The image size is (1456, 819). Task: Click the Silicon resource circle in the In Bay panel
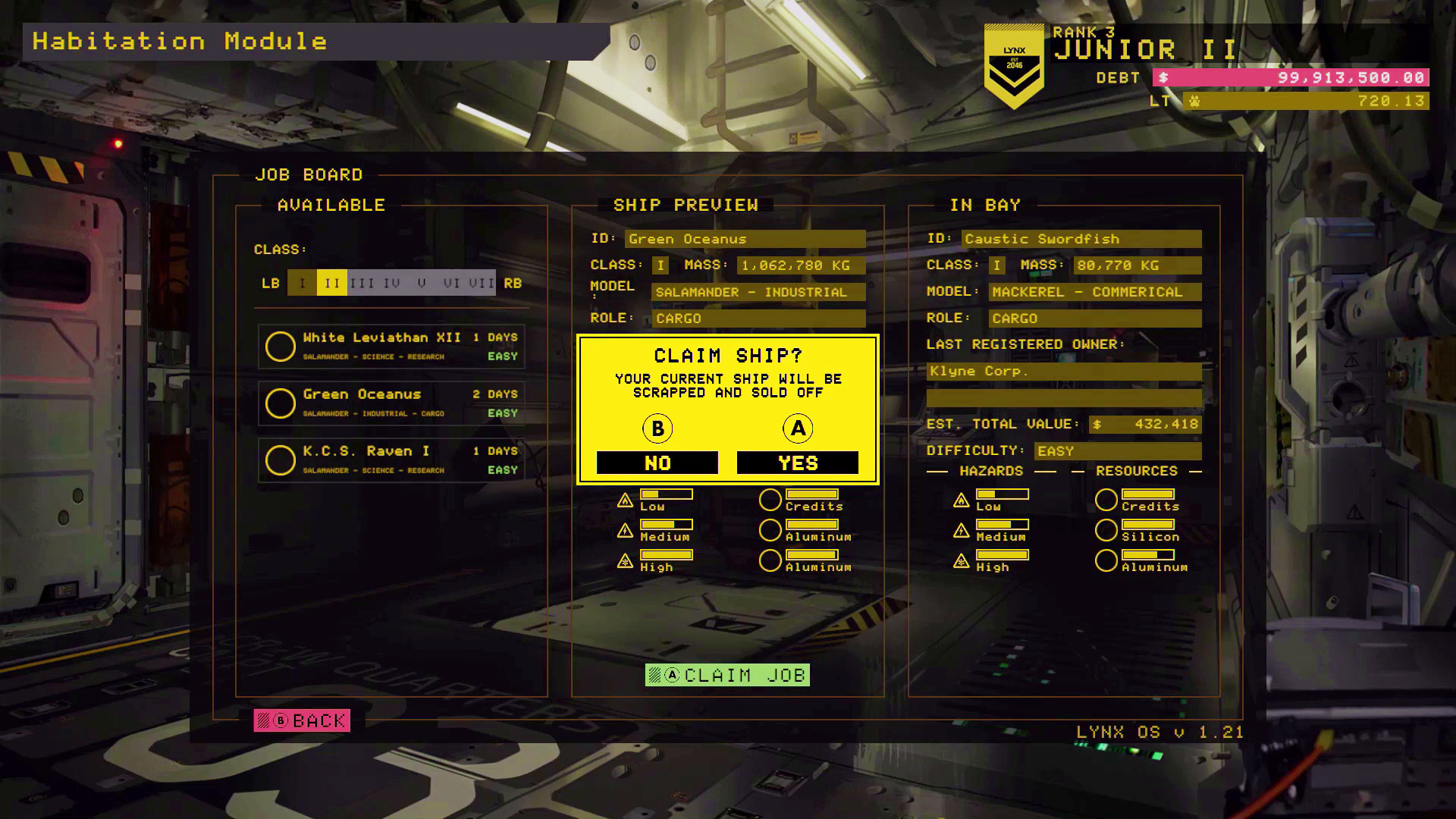[x=1107, y=529]
